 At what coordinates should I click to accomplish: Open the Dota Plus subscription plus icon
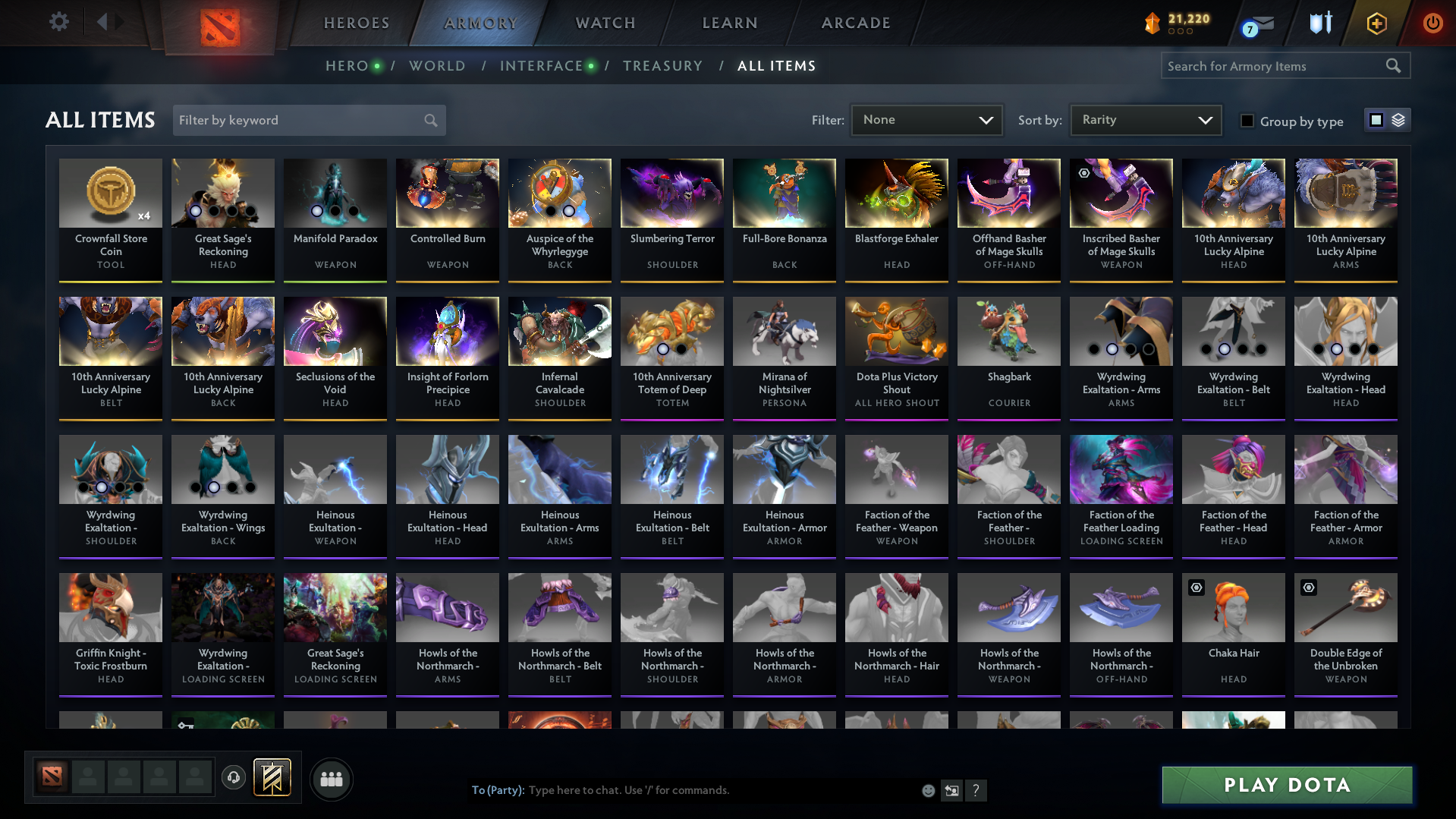click(x=1376, y=23)
